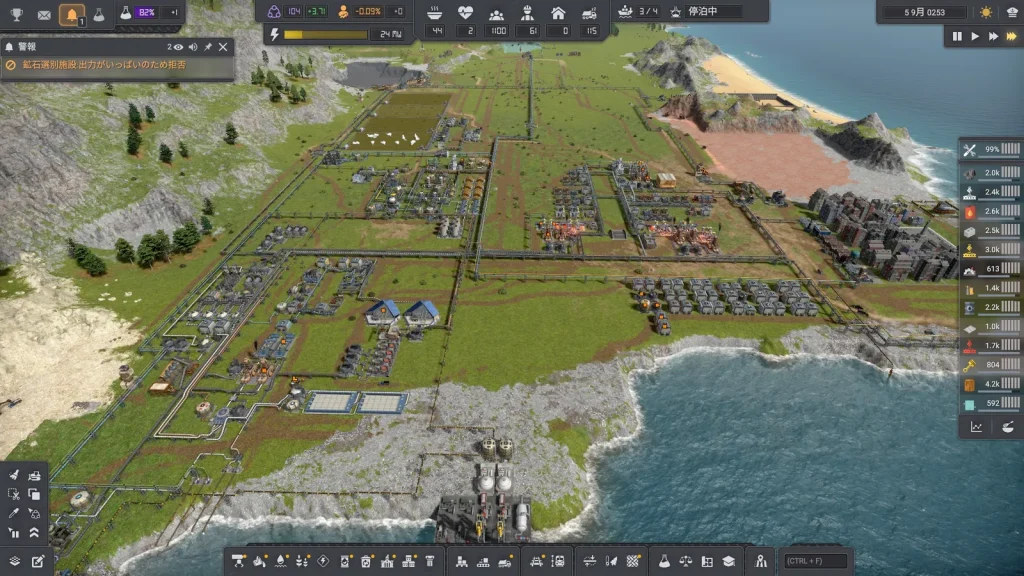1024x576 pixels.
Task: Open the layers overlay tool
Action: click(x=14, y=561)
